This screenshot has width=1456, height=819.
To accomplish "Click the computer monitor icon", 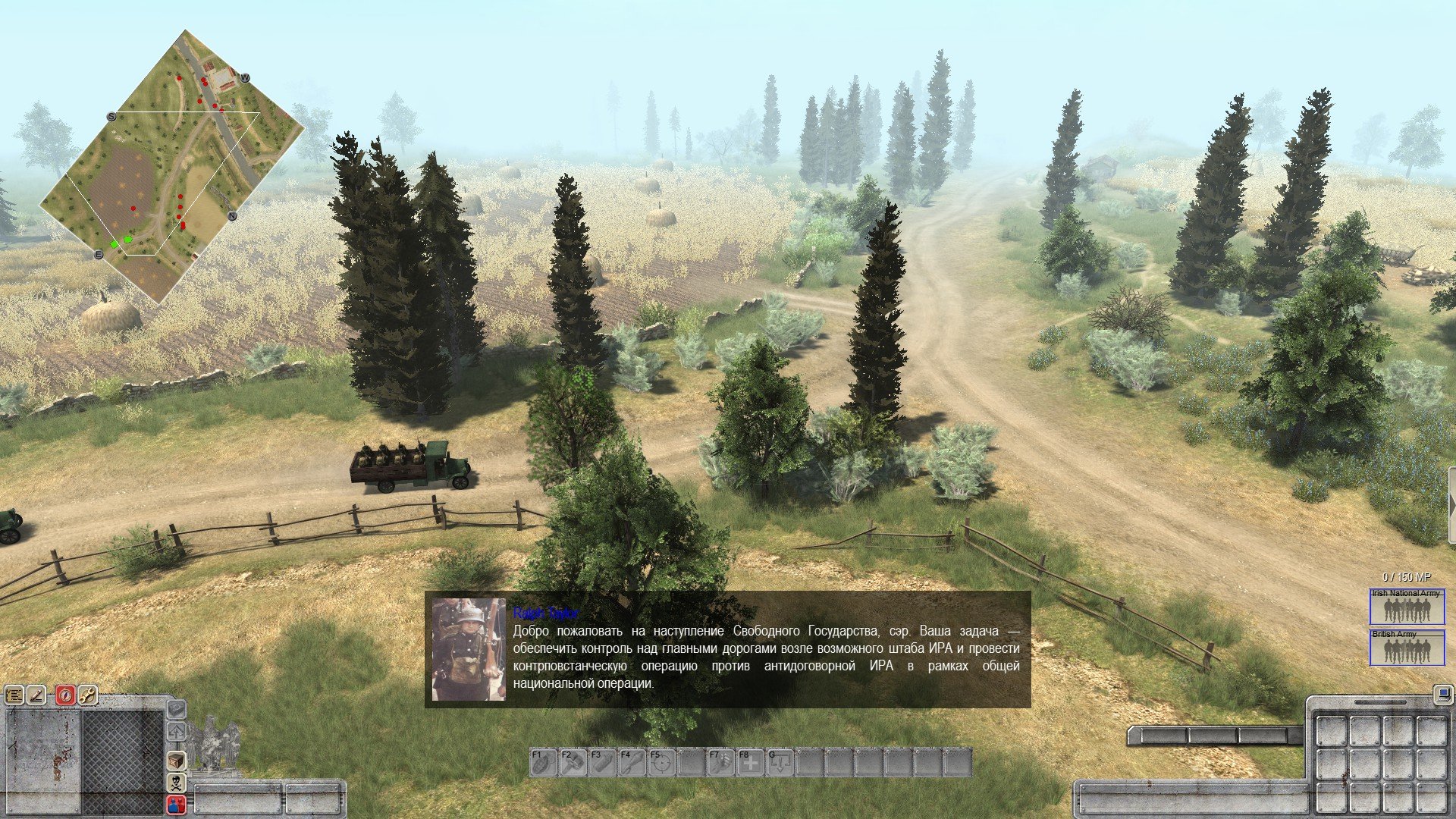I will [x=1442, y=693].
